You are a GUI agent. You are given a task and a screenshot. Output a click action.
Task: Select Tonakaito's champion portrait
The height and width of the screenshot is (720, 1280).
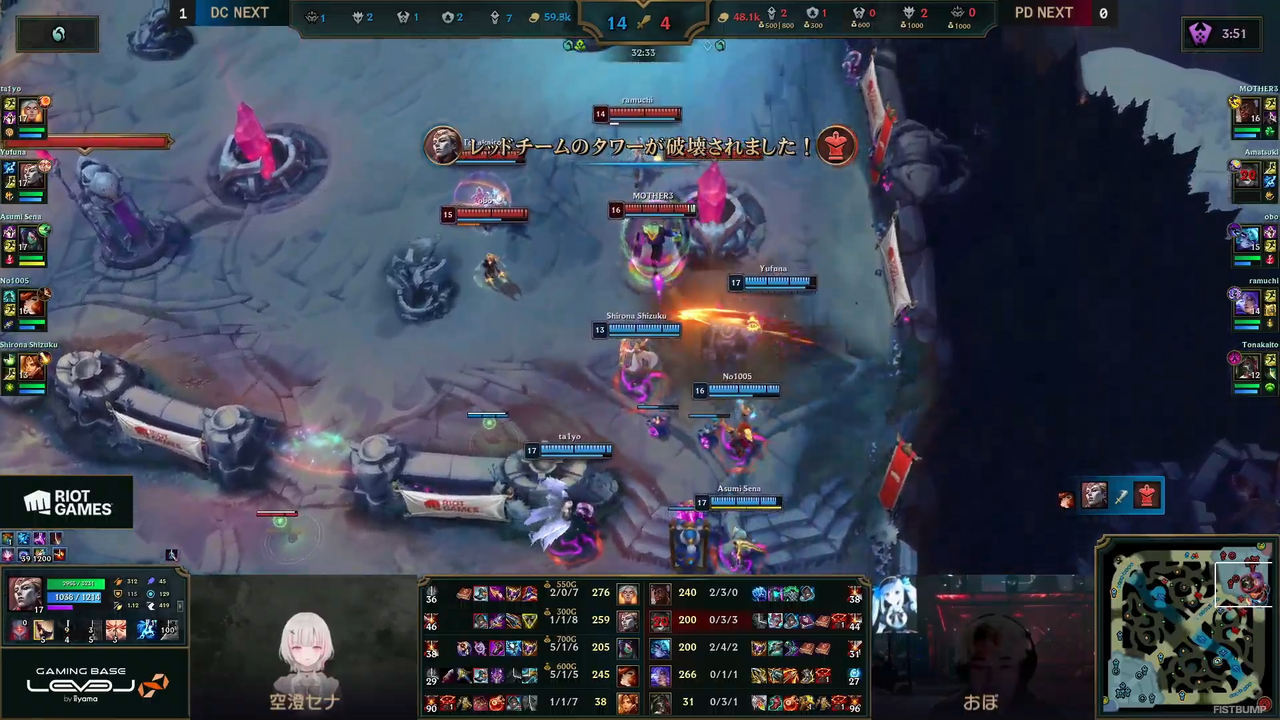[x=1247, y=367]
